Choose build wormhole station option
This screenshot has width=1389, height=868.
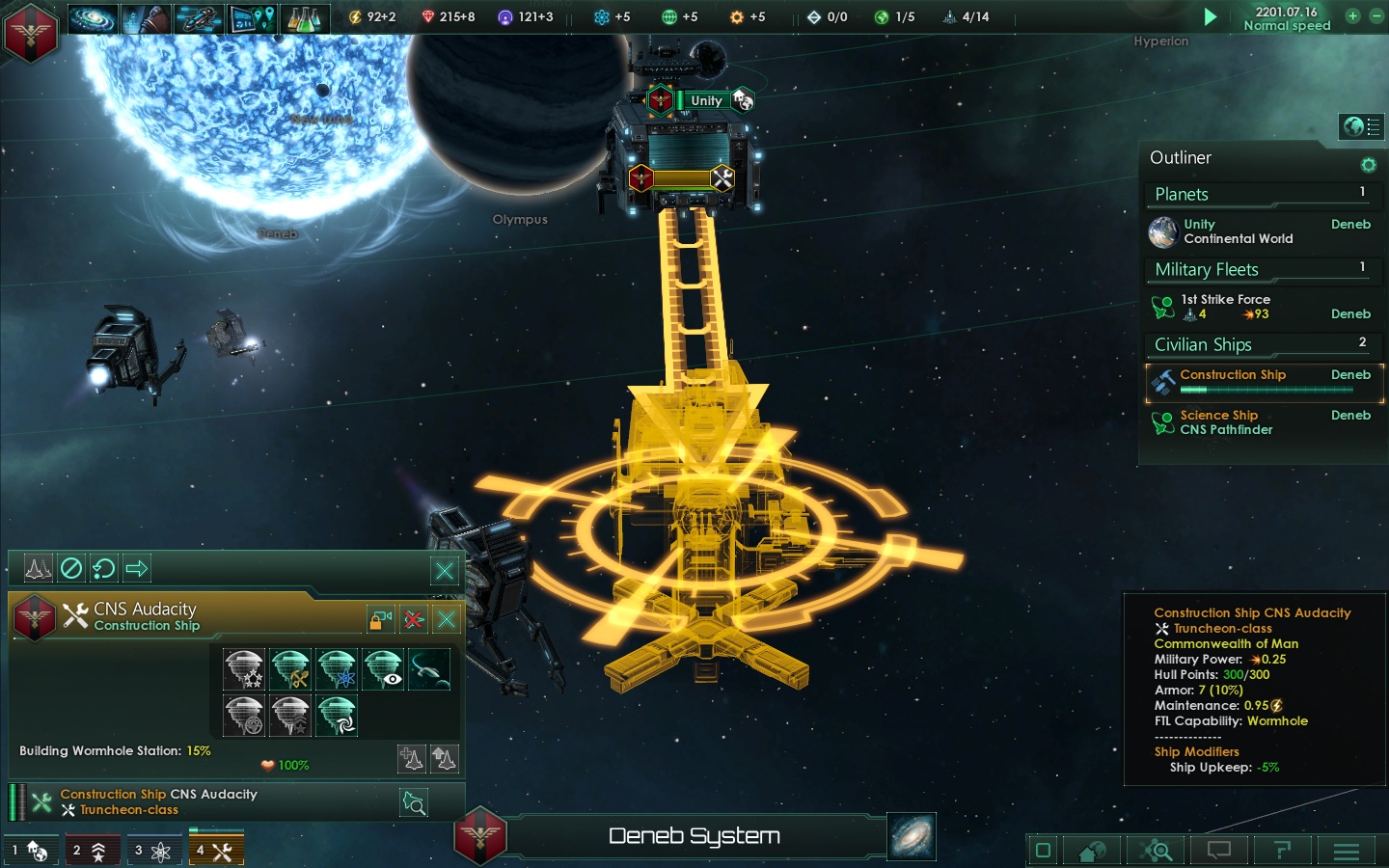[337, 717]
